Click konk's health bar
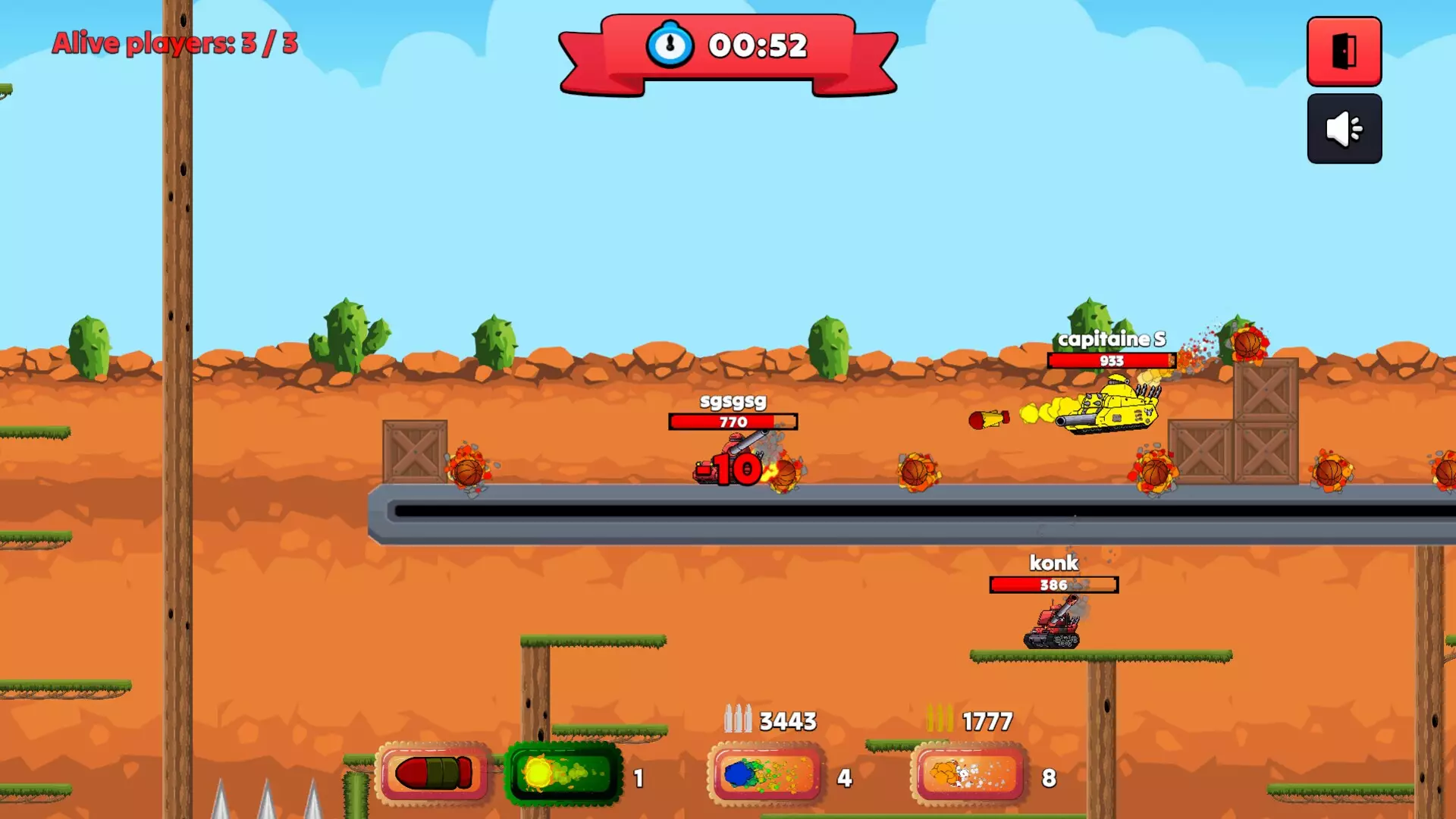The image size is (1456, 819). click(x=1054, y=585)
